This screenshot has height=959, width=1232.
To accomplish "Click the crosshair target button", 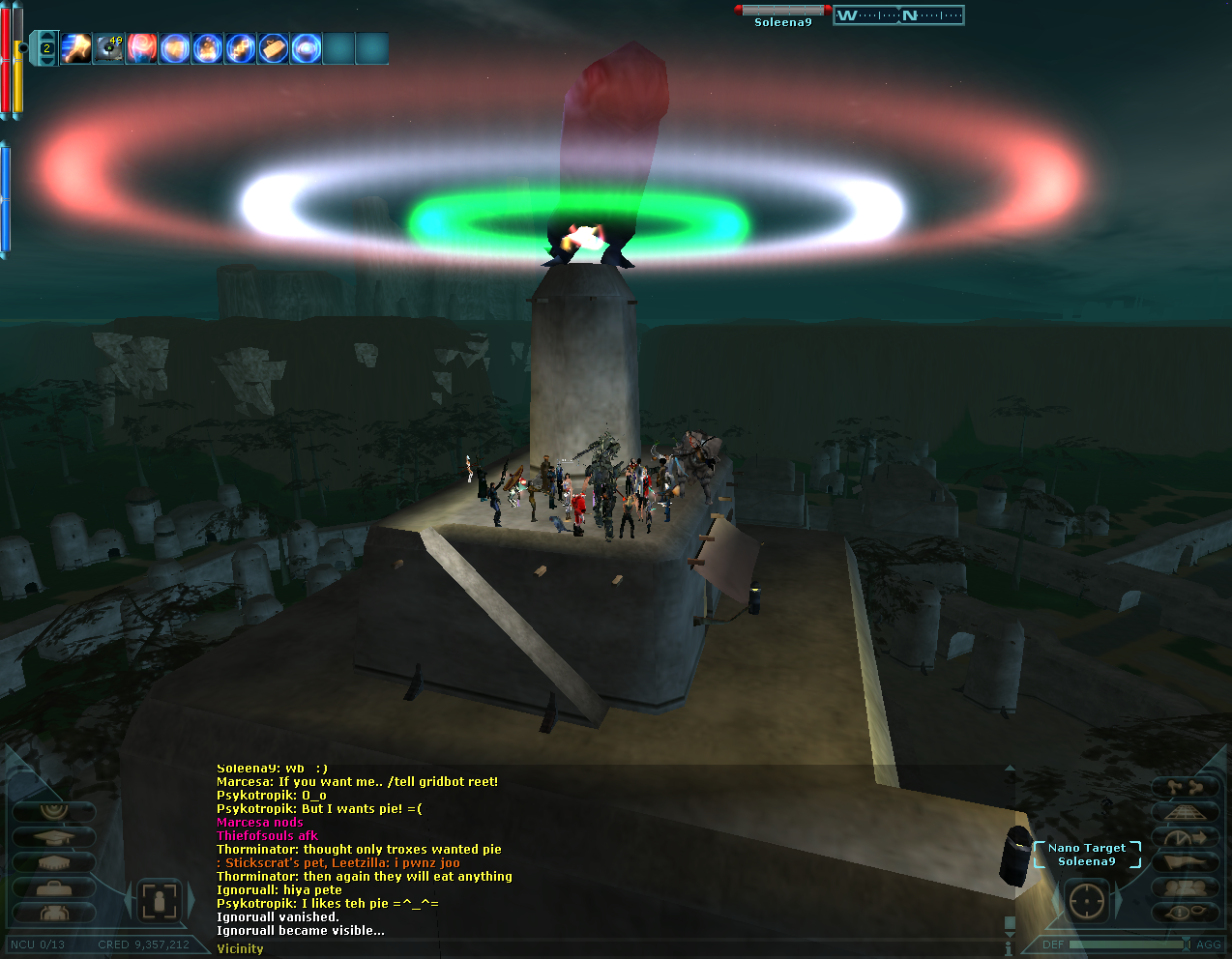I will [x=1086, y=902].
